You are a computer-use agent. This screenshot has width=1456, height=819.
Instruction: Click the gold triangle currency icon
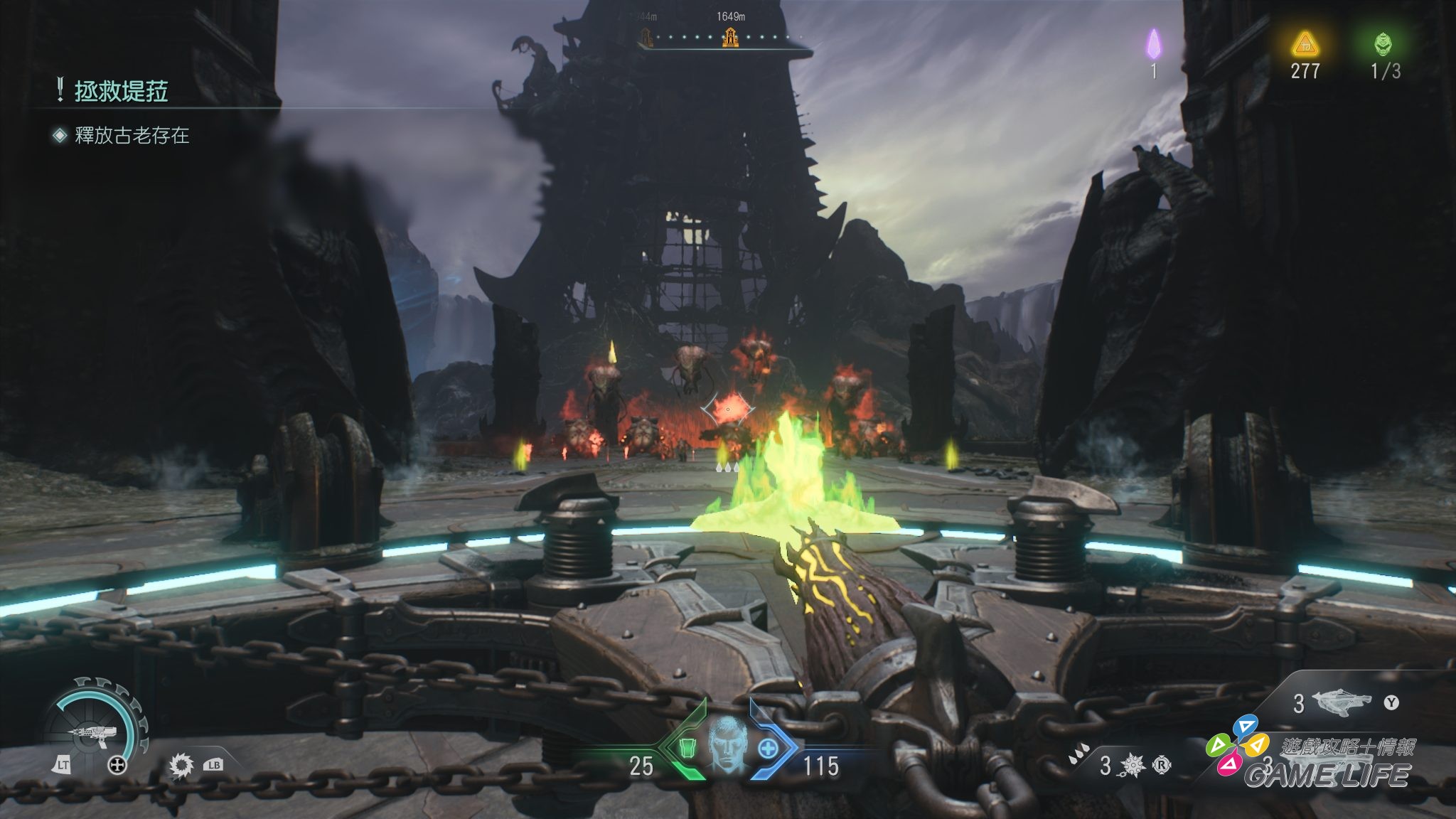(1305, 45)
